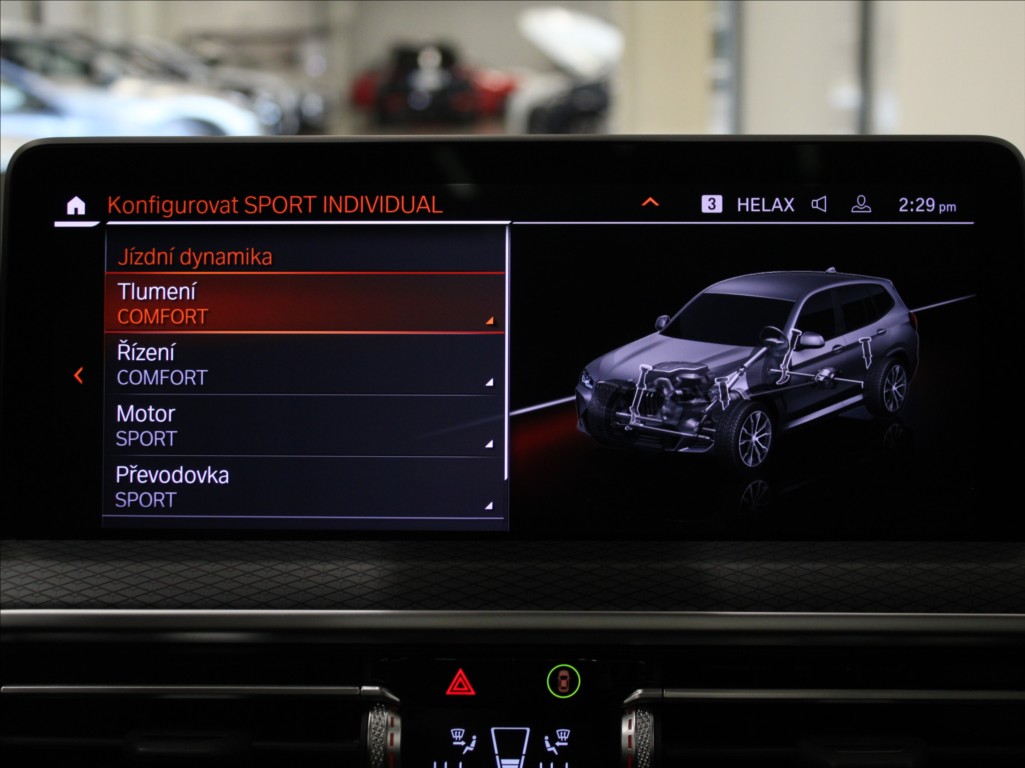Open the Řízení setting row
The image size is (1025, 768).
click(x=304, y=365)
